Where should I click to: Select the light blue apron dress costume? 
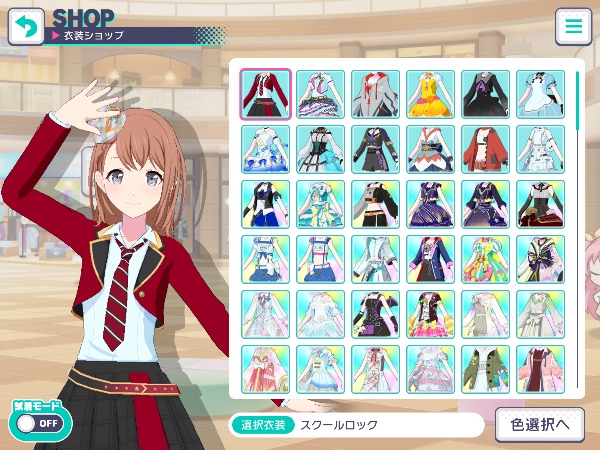pyautogui.click(x=541, y=95)
